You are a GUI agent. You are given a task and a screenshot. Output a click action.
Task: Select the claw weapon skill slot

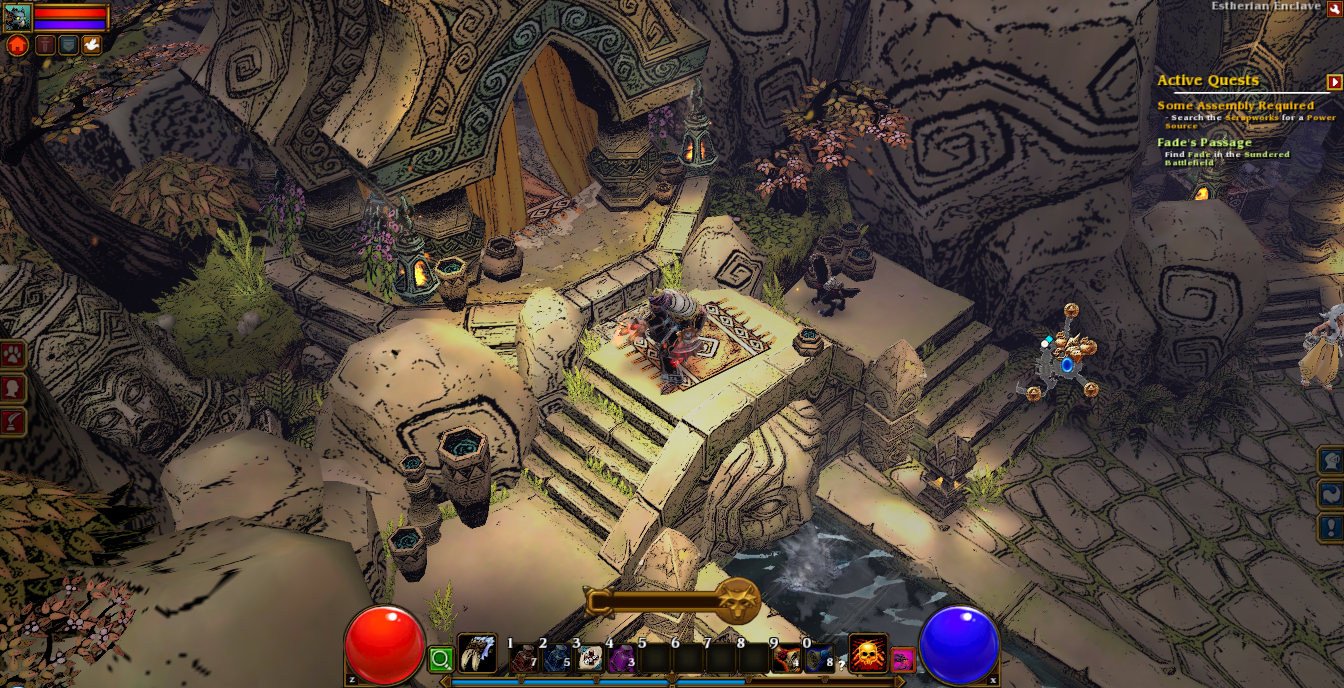[x=476, y=655]
